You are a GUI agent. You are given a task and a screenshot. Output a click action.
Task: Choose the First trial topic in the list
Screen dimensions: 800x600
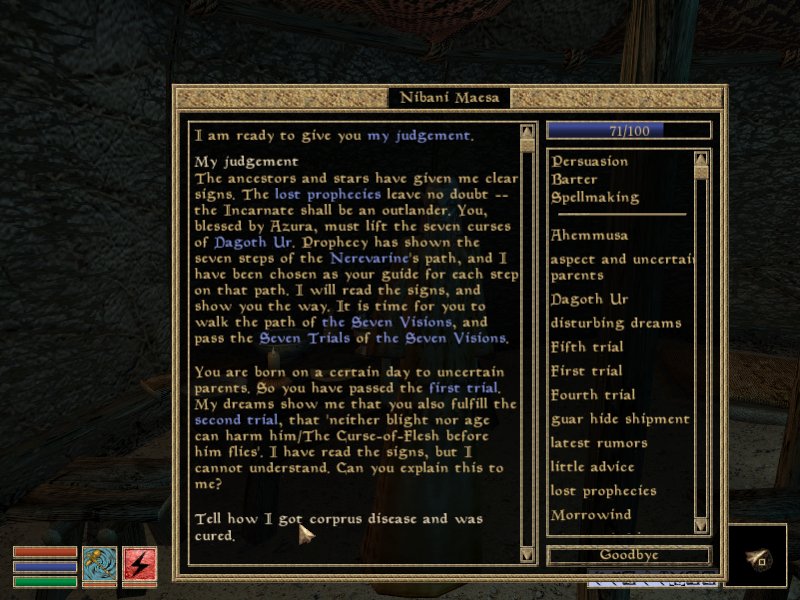[586, 371]
